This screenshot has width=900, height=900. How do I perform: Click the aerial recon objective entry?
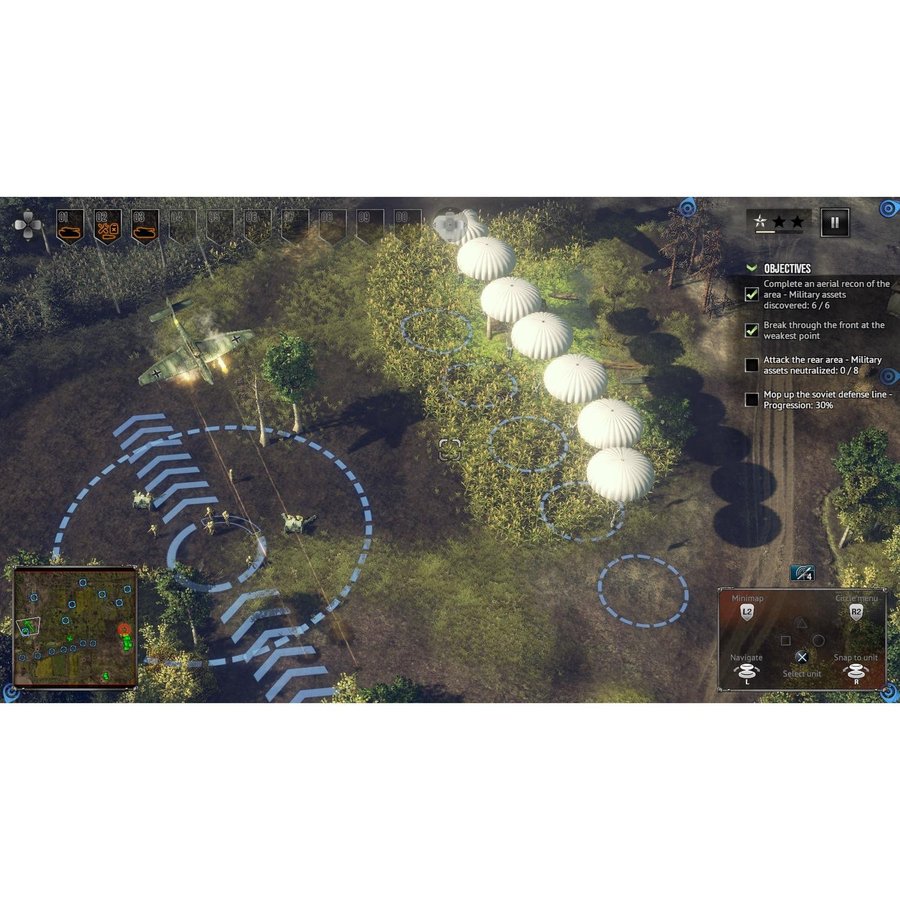(x=820, y=295)
